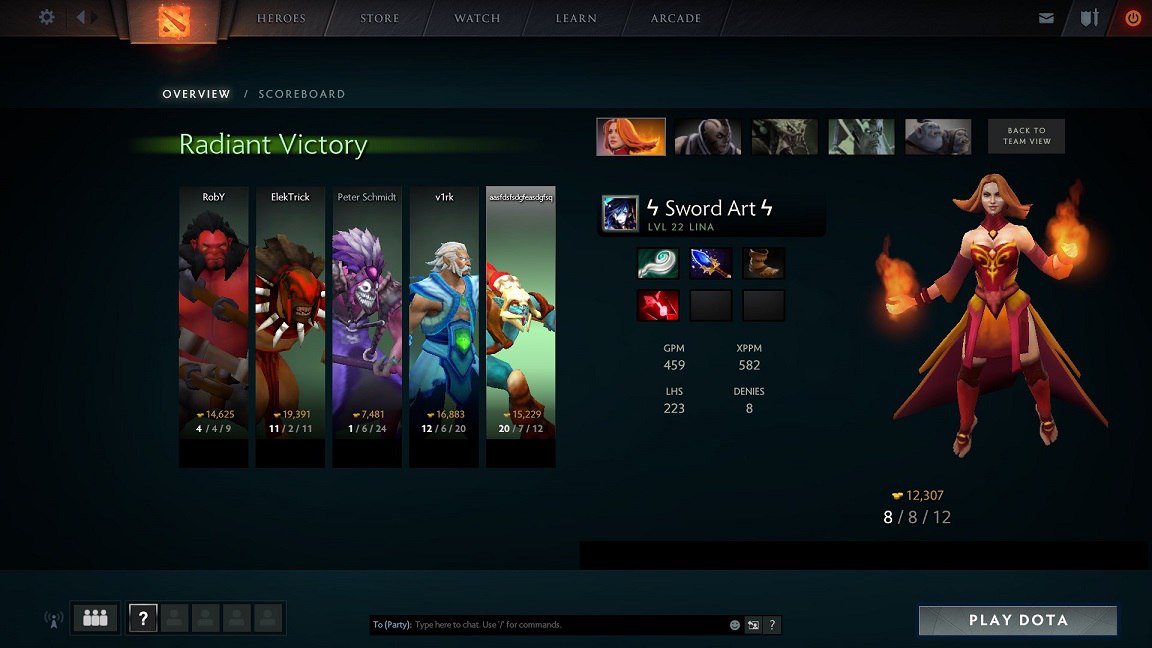Open the settings gear icon

pyautogui.click(x=47, y=17)
